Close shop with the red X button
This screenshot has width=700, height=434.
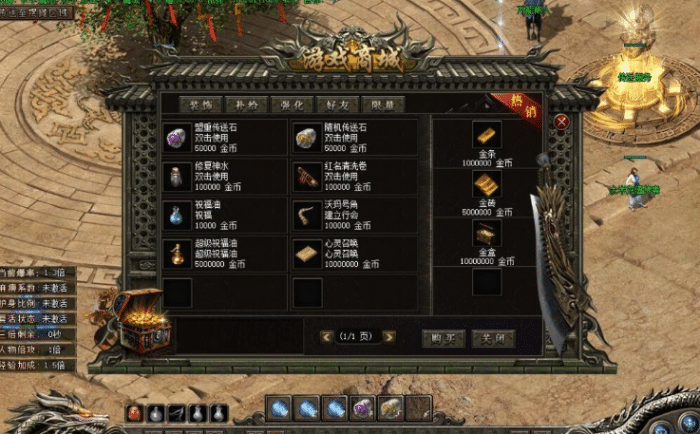(561, 121)
